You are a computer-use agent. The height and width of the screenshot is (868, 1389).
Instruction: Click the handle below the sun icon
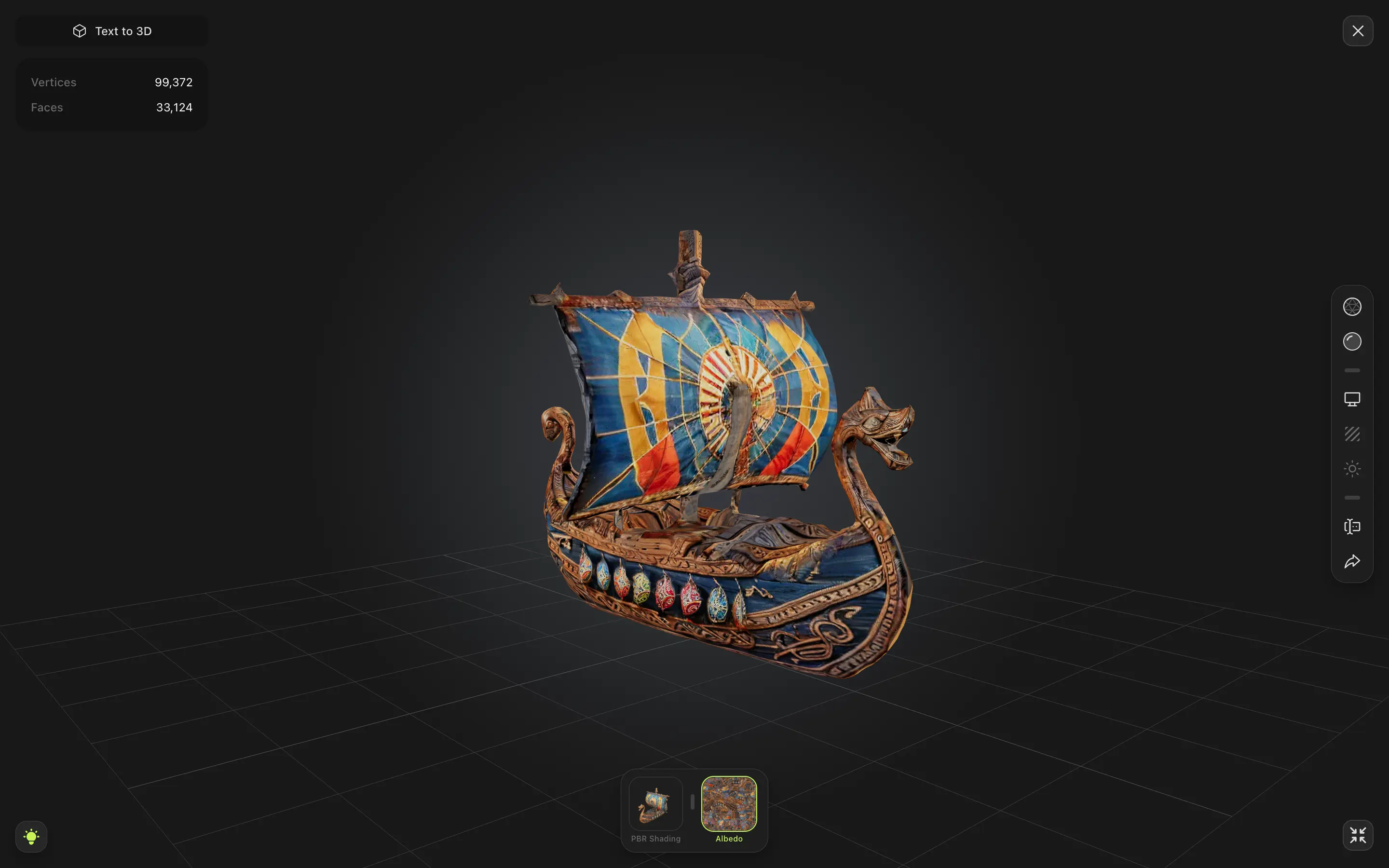coord(1352,497)
